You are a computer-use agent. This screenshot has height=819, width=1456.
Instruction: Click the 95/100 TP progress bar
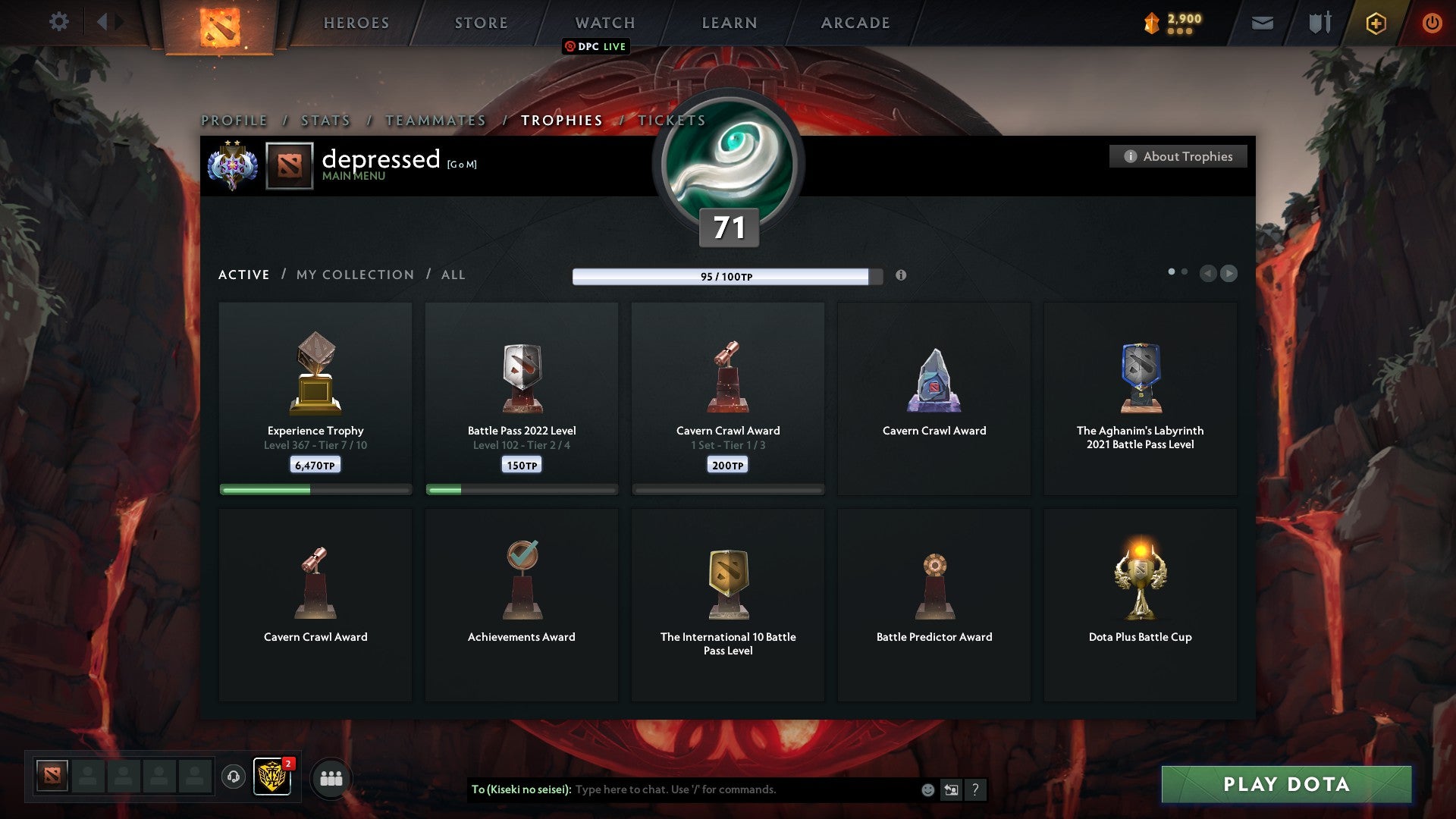[723, 277]
